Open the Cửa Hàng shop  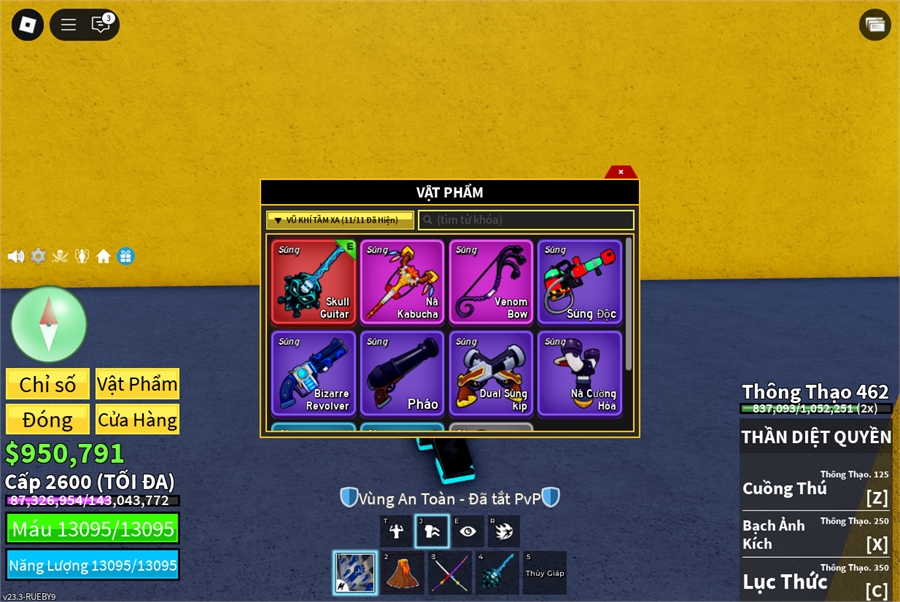(x=137, y=419)
